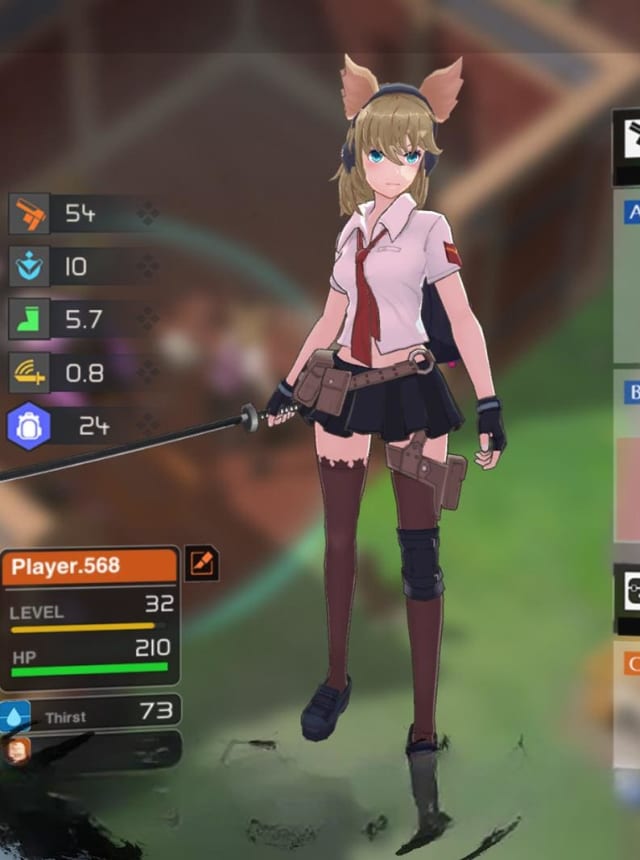Select the Player.568 name banner
Image resolution: width=640 pixels, height=860 pixels.
point(89,566)
